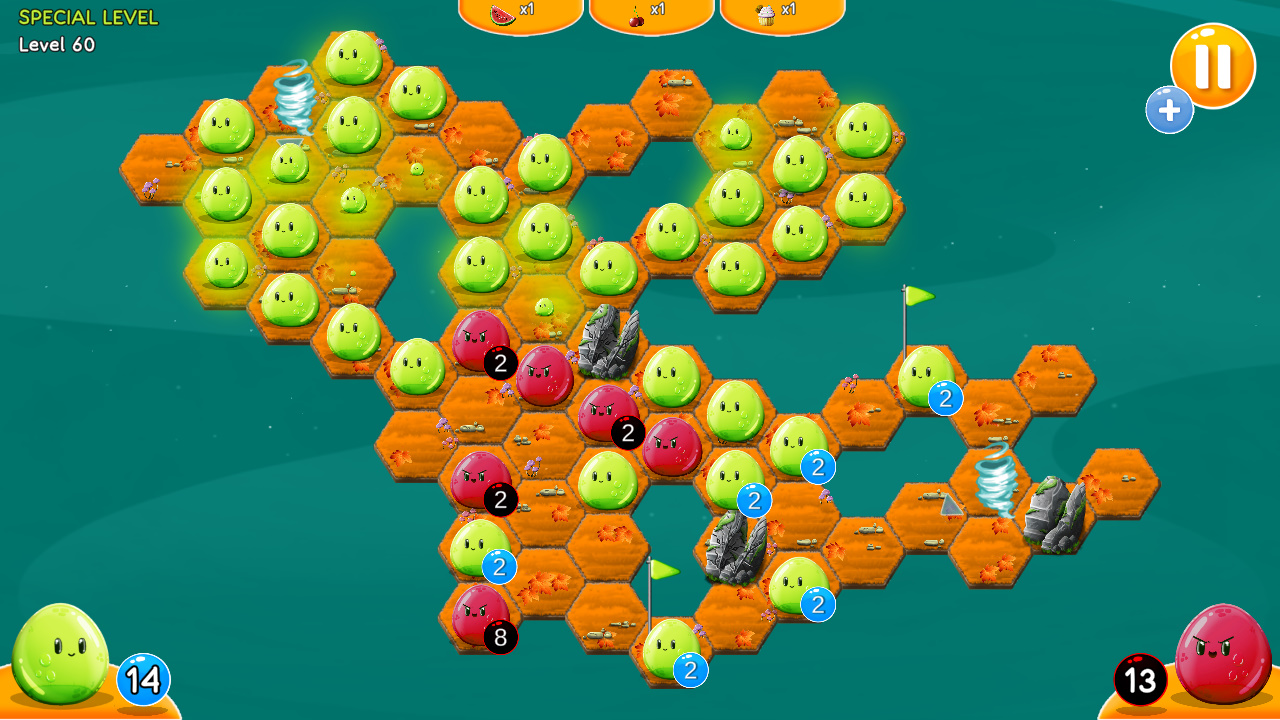Click the large rock below the blue-numbered slimes
The width and height of the screenshot is (1280, 720).
[737, 545]
